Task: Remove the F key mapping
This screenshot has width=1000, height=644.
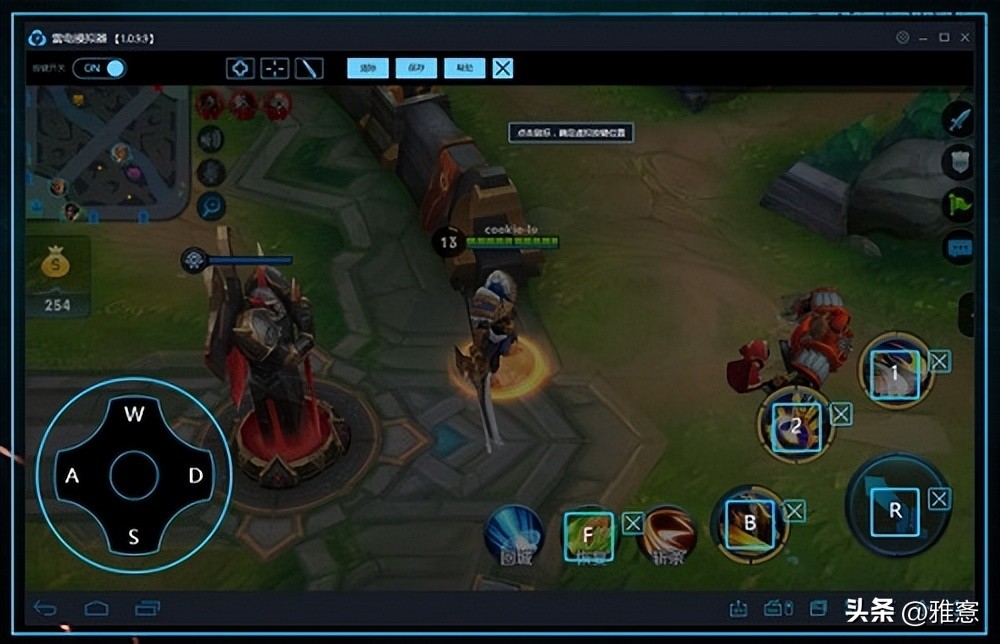Action: [x=633, y=523]
